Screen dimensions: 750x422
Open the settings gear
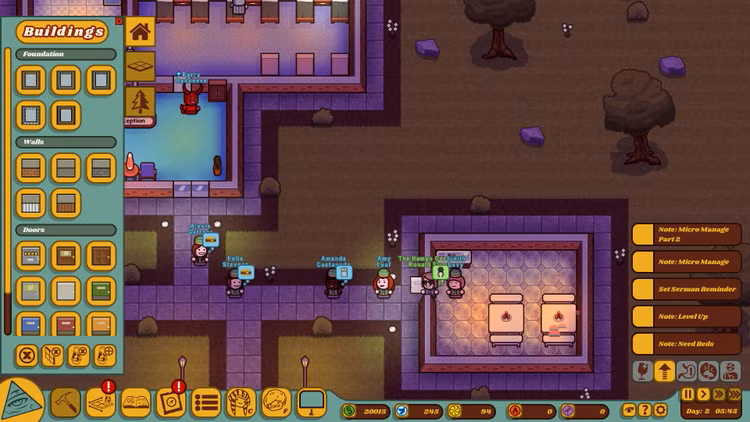660,410
